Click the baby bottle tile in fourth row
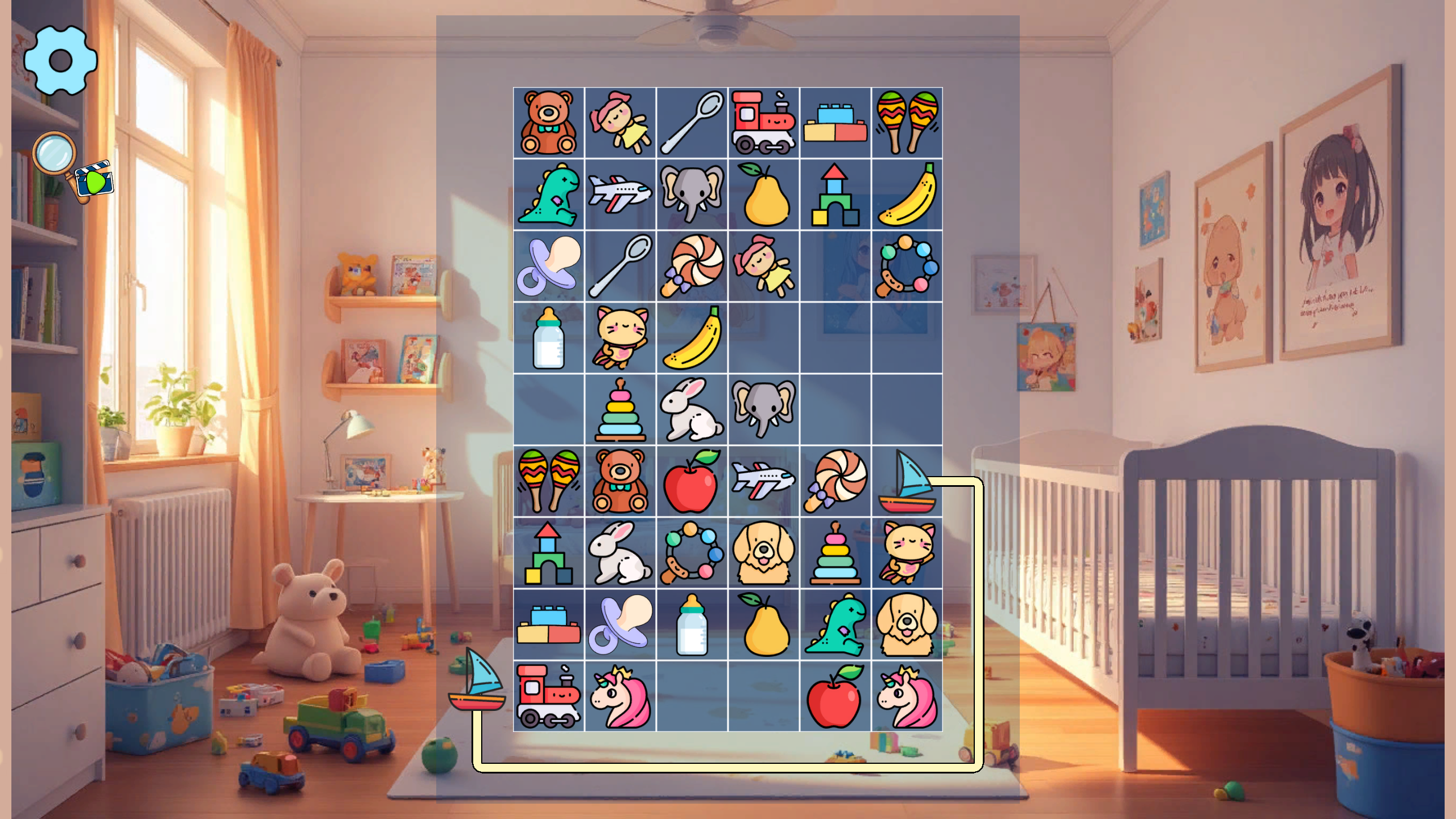The height and width of the screenshot is (819, 1456). (x=548, y=337)
